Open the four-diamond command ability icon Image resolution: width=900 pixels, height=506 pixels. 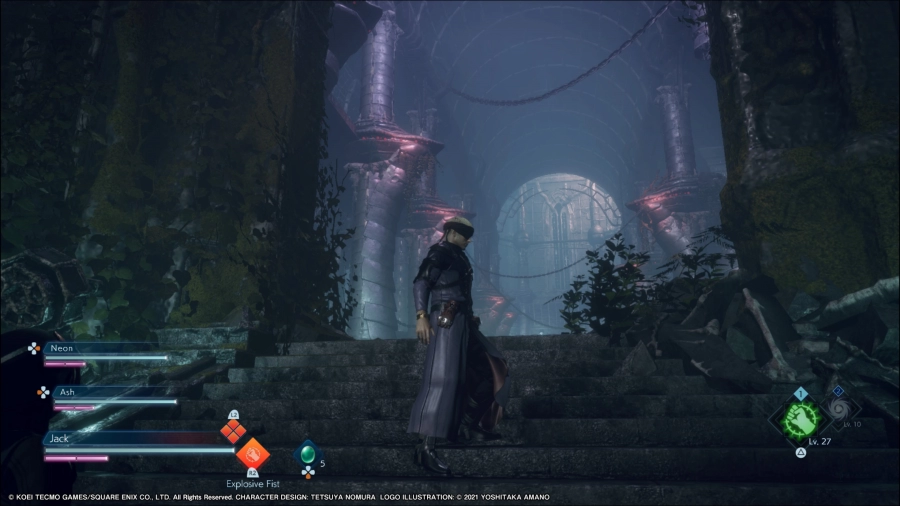pos(233,430)
